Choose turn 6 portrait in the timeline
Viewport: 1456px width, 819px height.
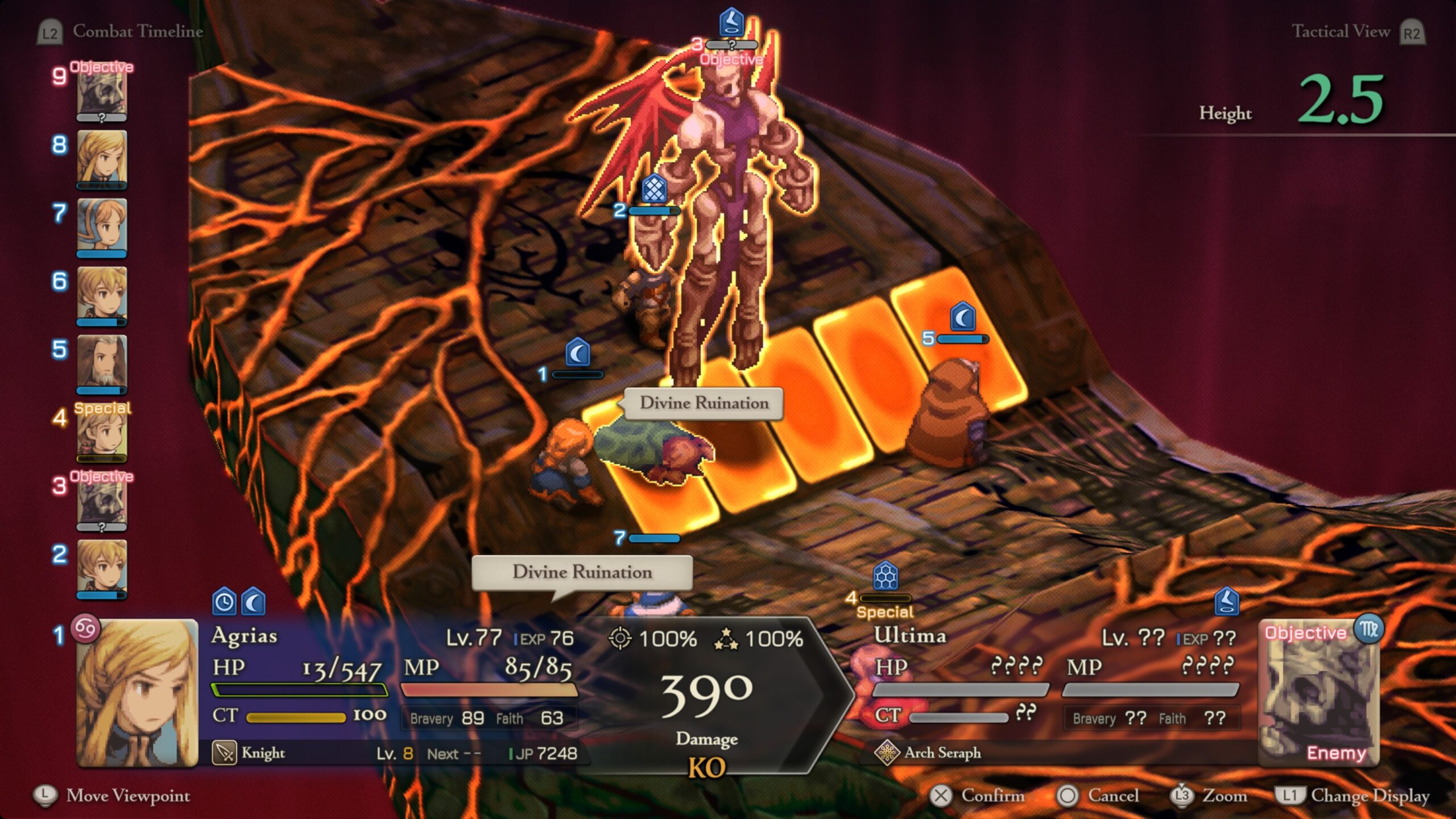point(102,295)
